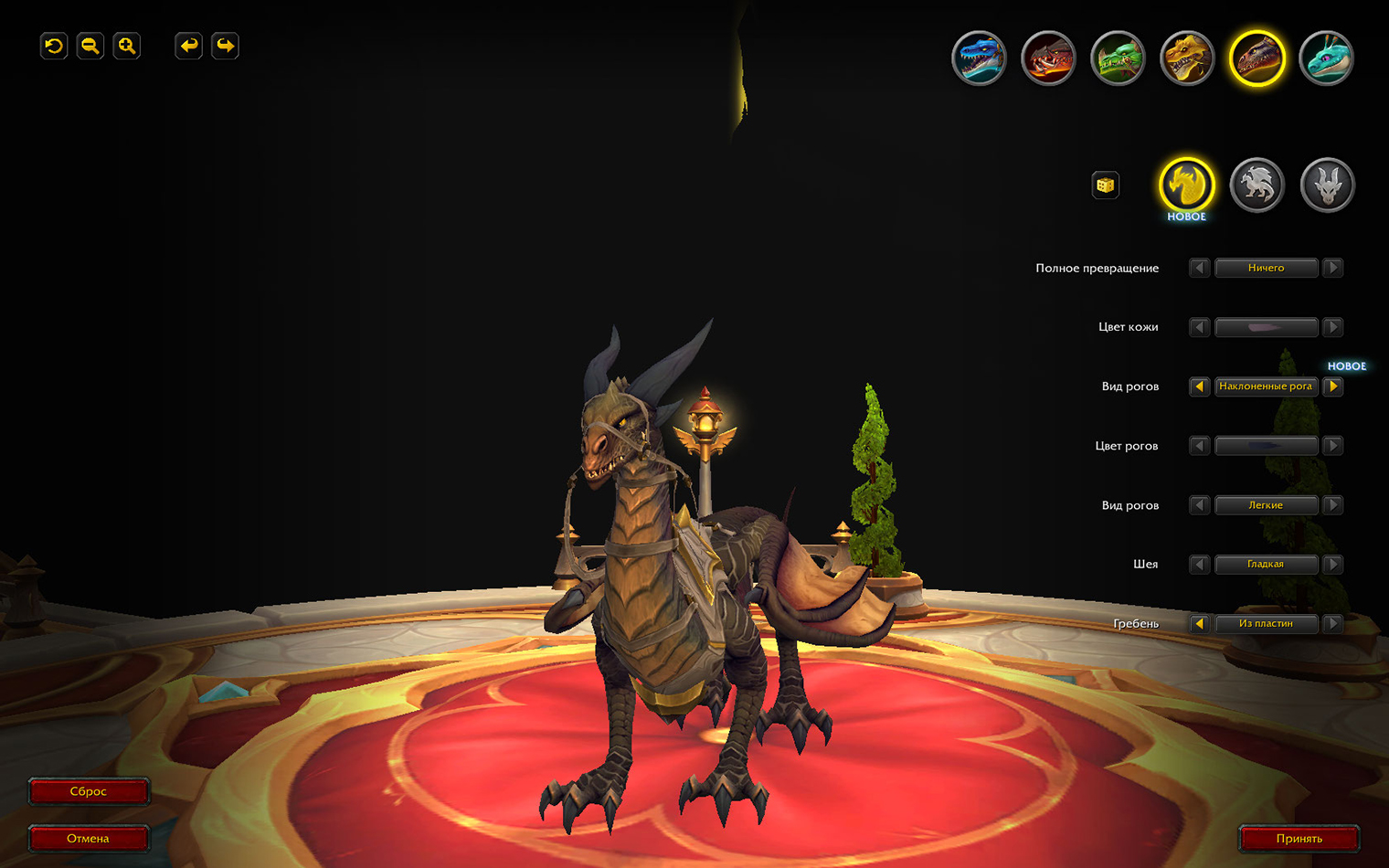This screenshot has height=868, width=1389.
Task: Cancel with the Отмена button
Action: [x=89, y=838]
